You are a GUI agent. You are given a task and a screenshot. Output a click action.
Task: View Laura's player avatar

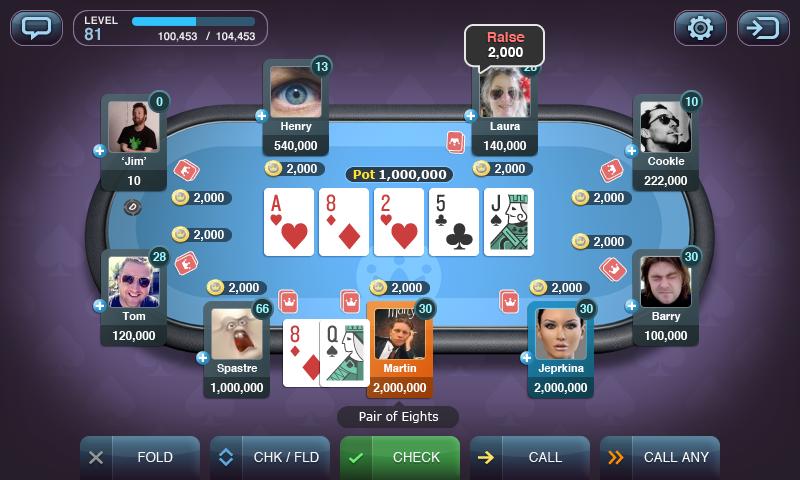pyautogui.click(x=504, y=93)
